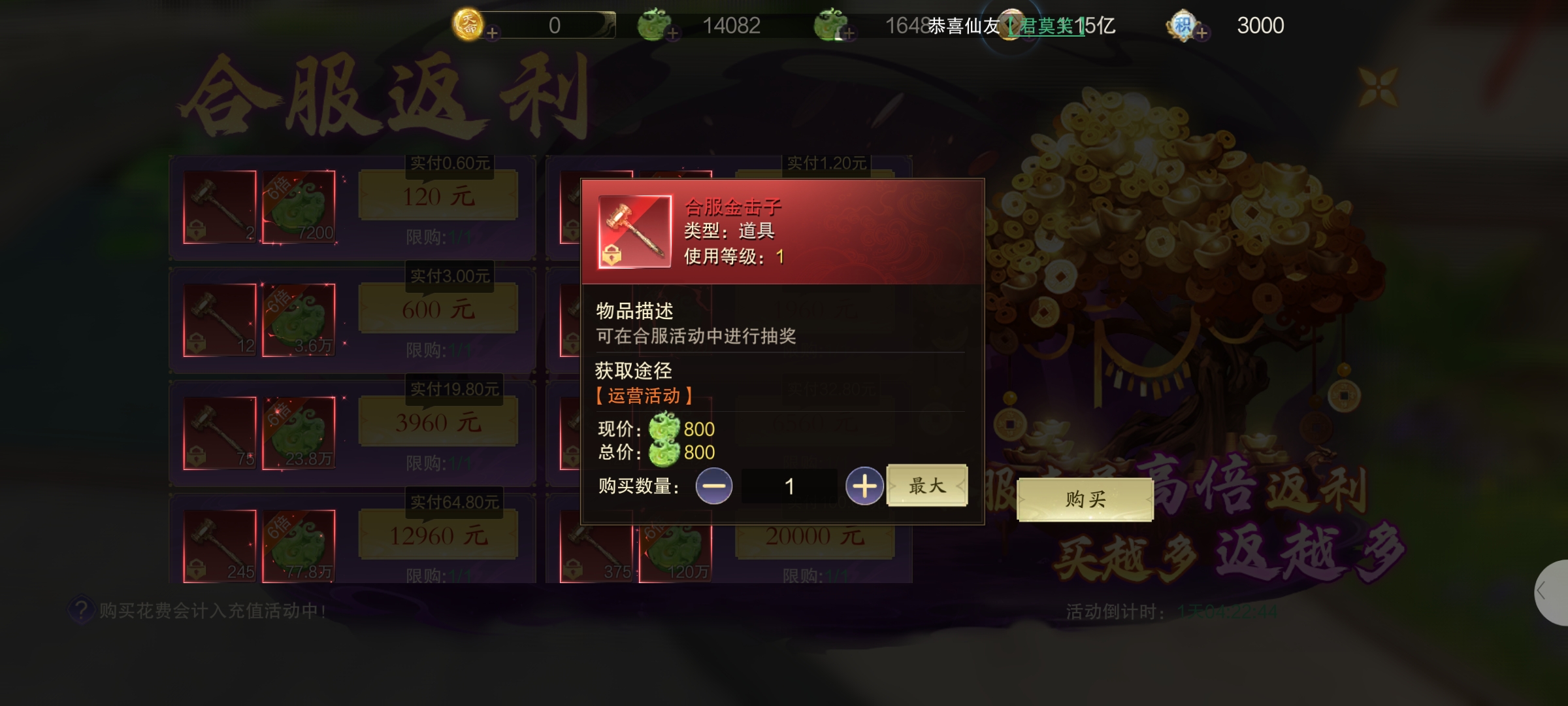
Task: Add 积 points via top-right plus icon
Action: click(x=1202, y=33)
